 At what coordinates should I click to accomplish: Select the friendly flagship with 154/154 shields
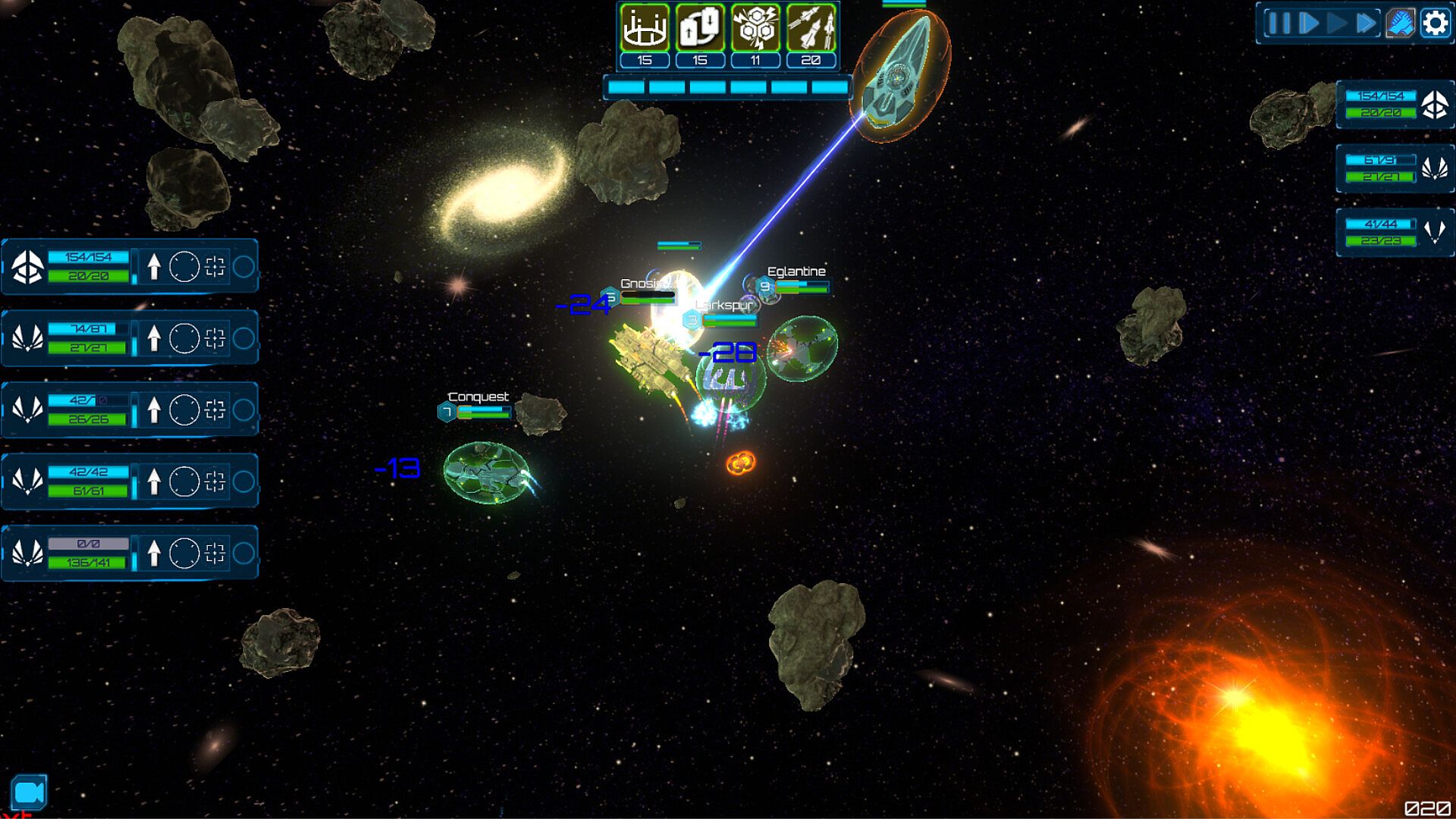tap(28, 267)
